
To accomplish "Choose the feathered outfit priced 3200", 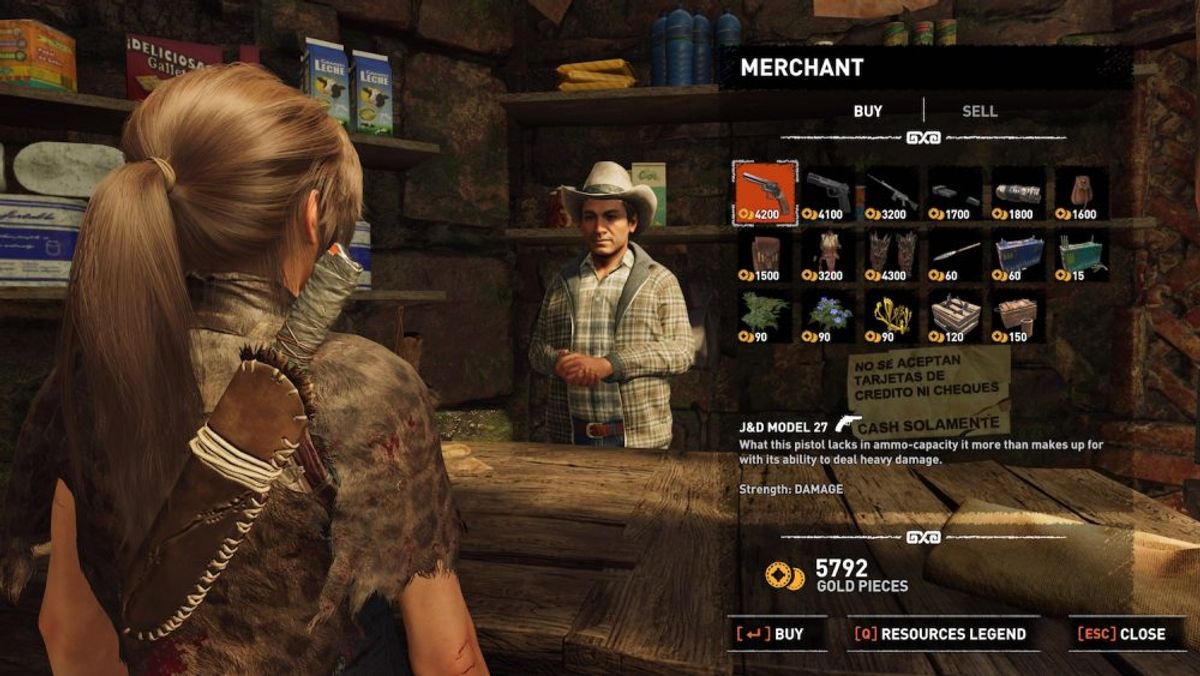I will (x=828, y=254).
